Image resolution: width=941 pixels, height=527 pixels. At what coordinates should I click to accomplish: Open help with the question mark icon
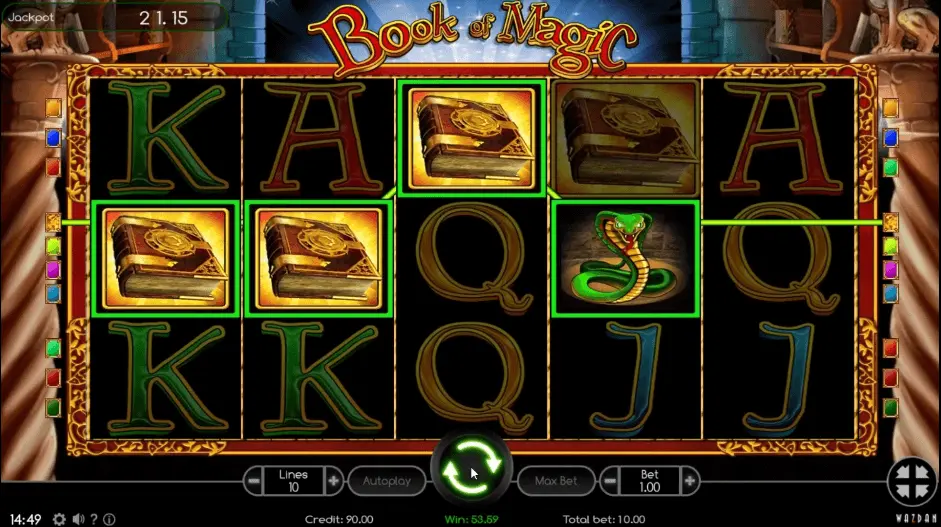click(94, 519)
